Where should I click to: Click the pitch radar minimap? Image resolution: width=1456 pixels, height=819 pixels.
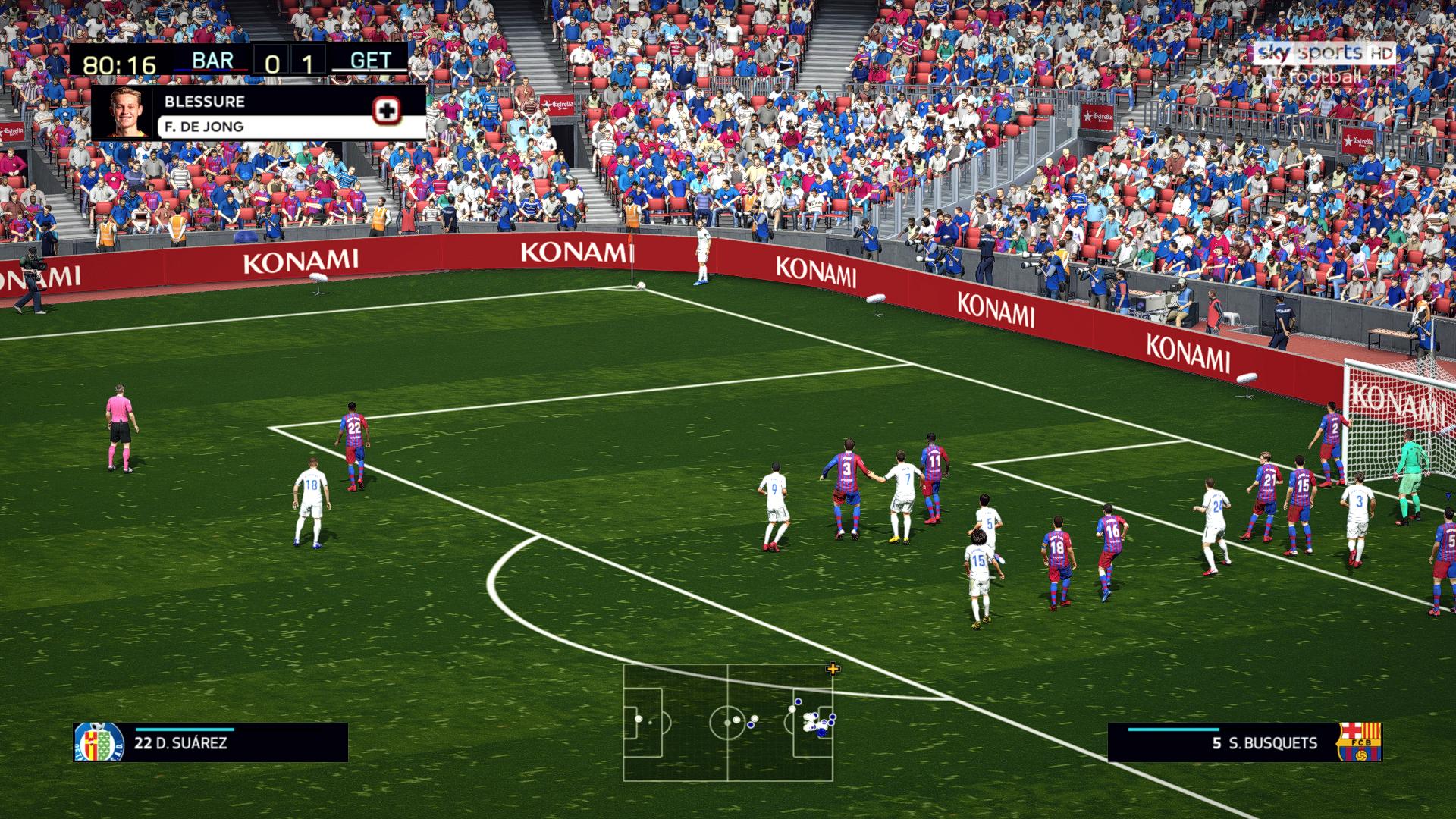728,723
